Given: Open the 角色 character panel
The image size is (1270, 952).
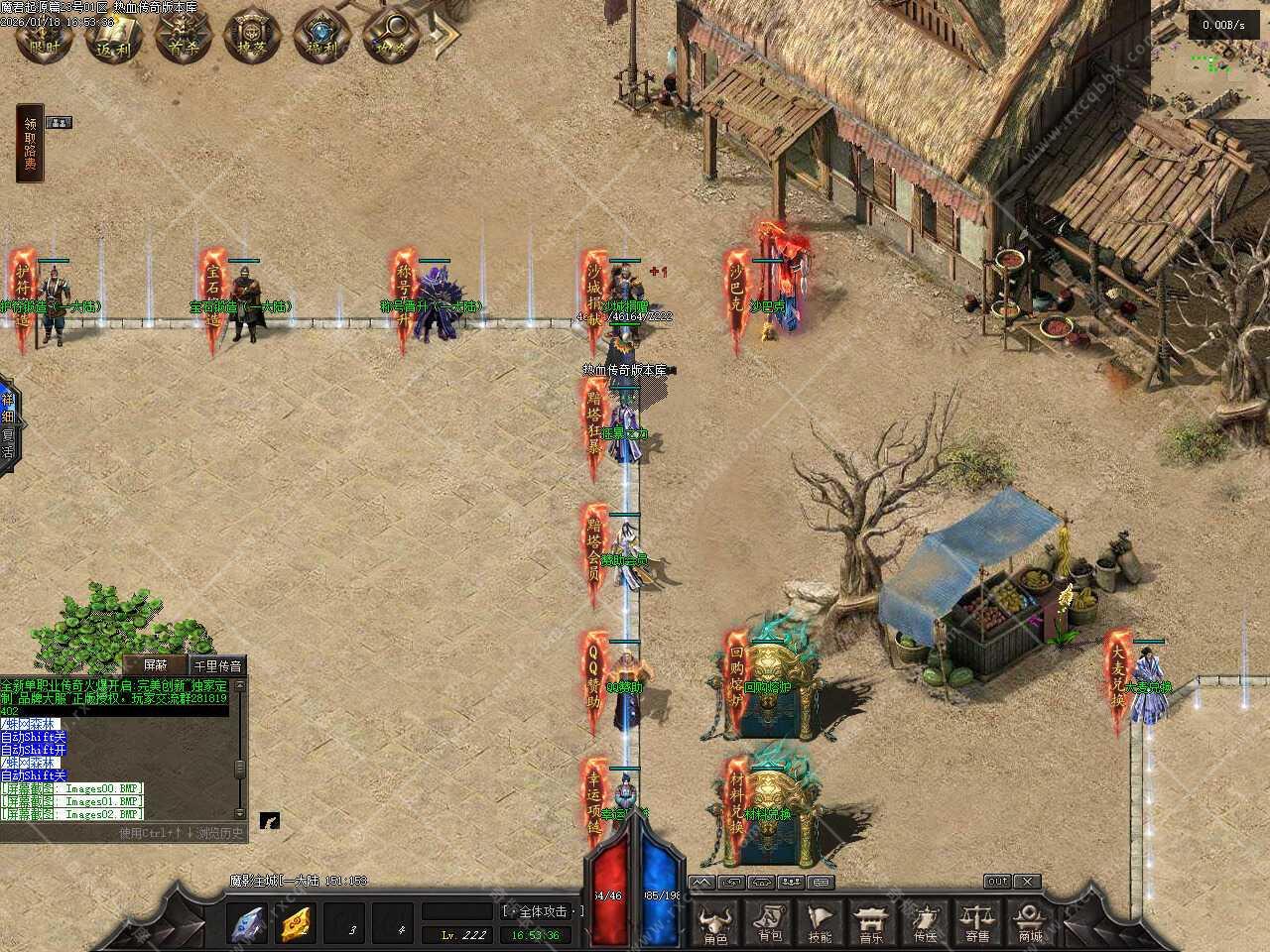Looking at the screenshot, I should 715,923.
